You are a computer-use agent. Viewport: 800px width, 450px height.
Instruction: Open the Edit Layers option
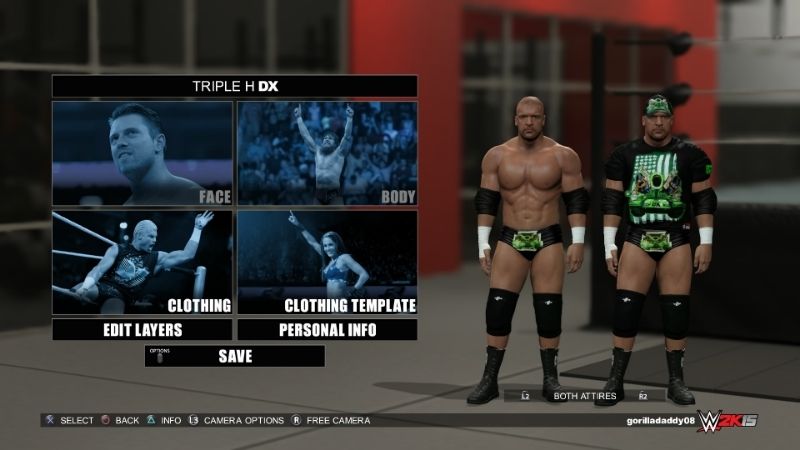(x=142, y=330)
